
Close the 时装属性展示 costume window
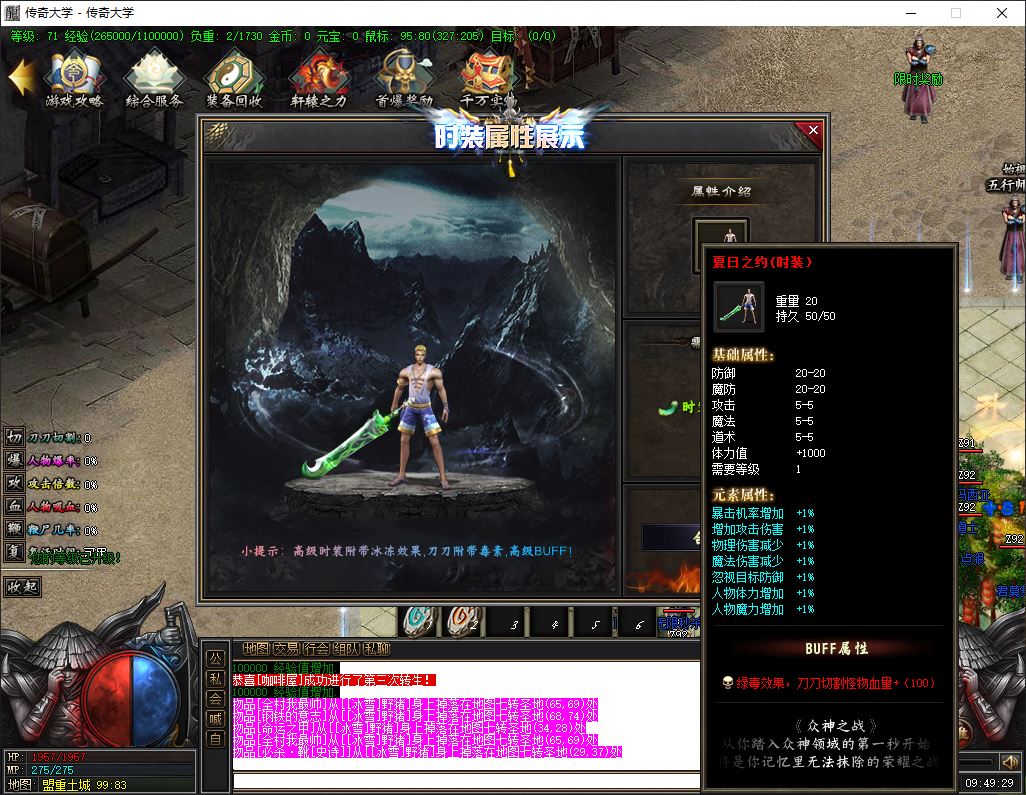[813, 130]
